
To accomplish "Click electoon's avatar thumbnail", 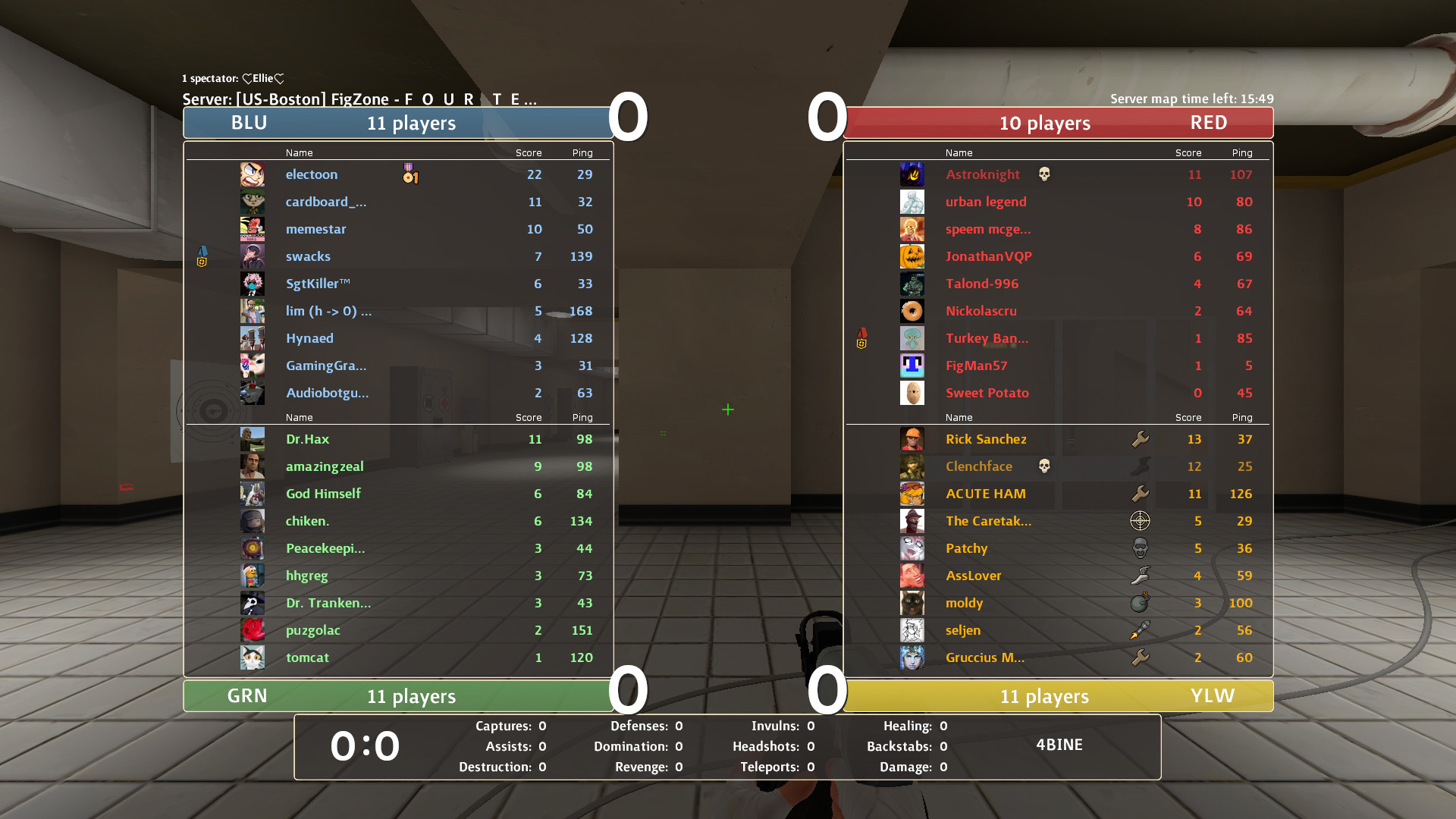I will [x=253, y=174].
